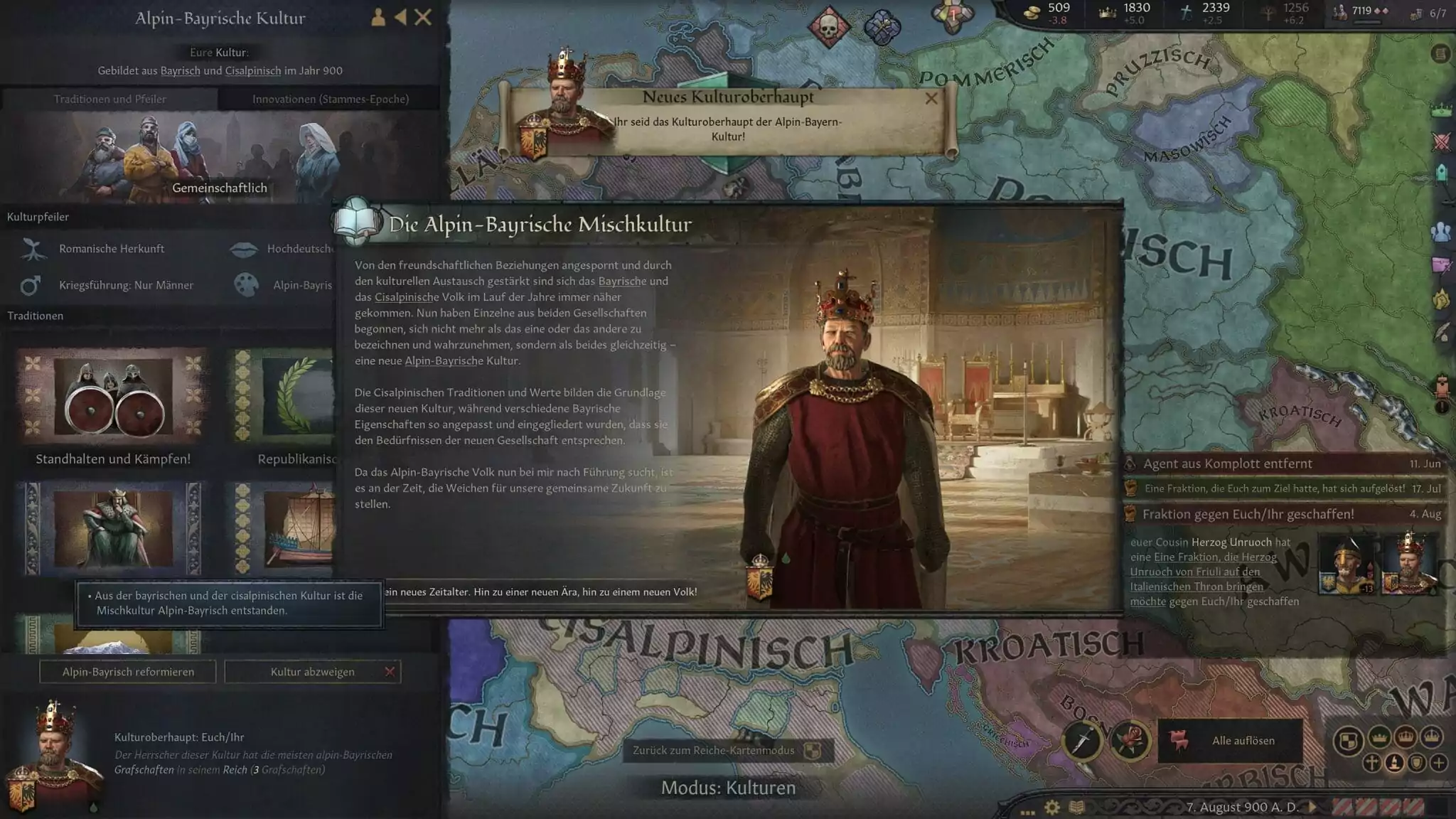This screenshot has height=819, width=1456.
Task: Click the Romanische Herkunft culture pillar
Action: [x=111, y=249]
